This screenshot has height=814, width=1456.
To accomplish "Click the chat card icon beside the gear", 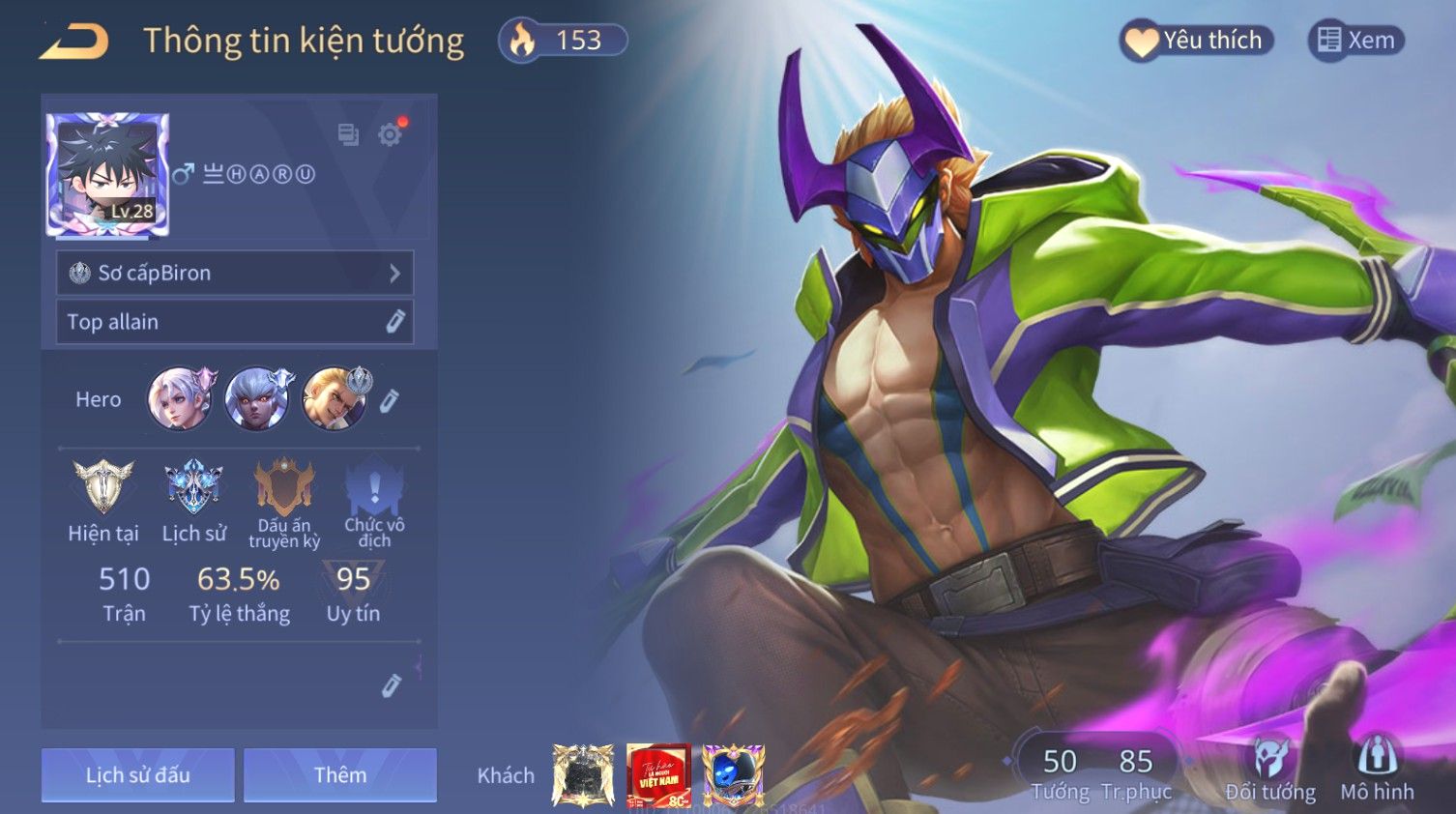I will click(348, 134).
